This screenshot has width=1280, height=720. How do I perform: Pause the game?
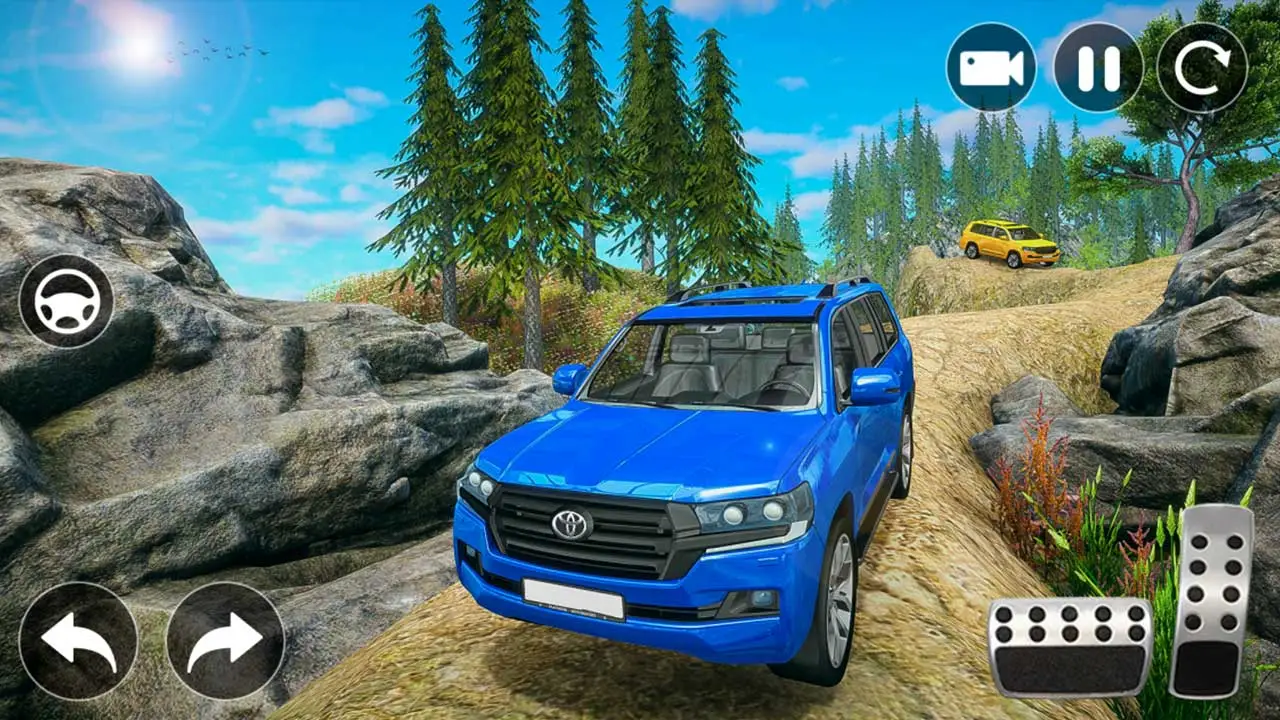point(1098,67)
